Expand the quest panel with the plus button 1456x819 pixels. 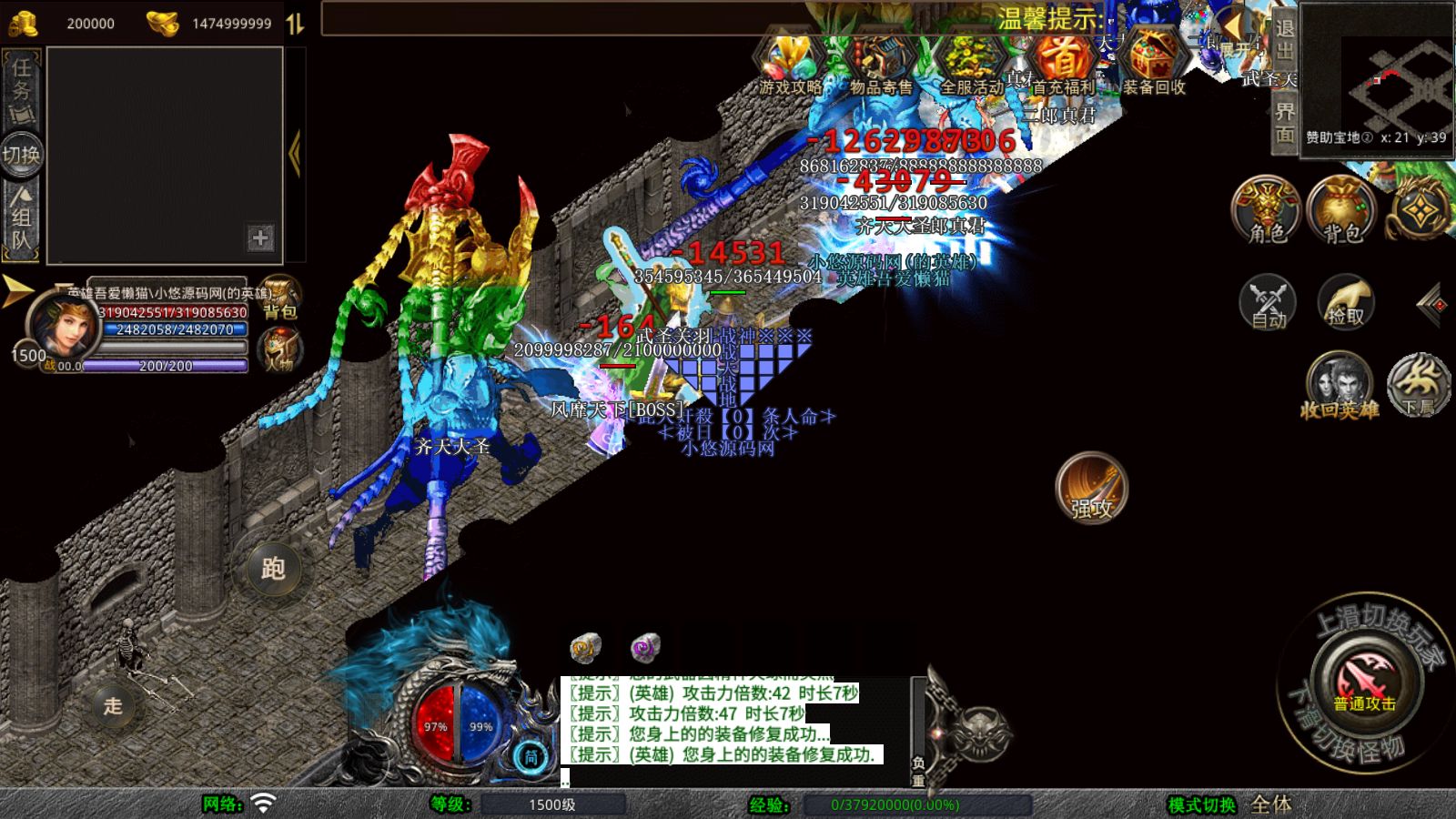(262, 238)
